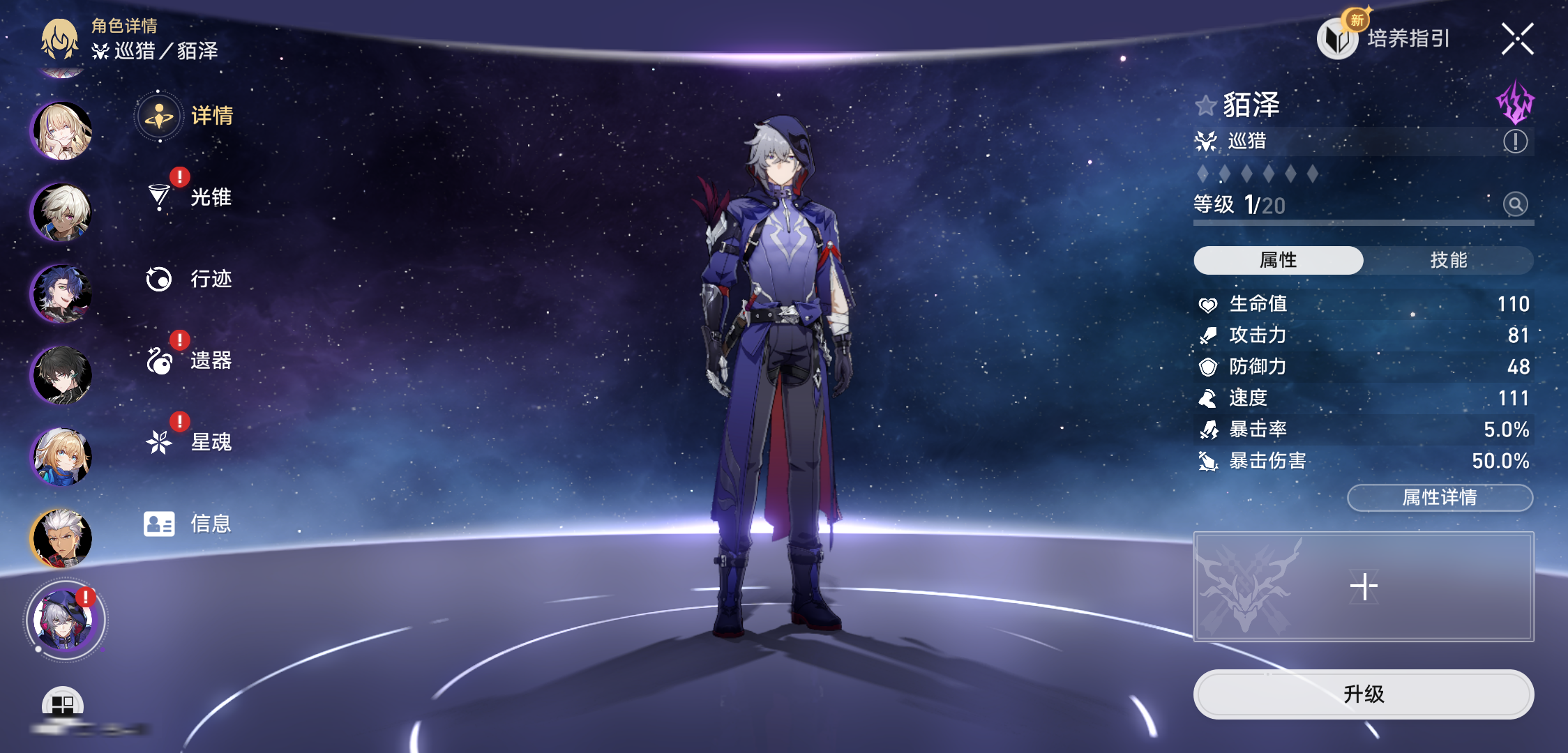This screenshot has height=753, width=1568.
Task: Switch to the 技能 skills tab
Action: pos(1448,260)
